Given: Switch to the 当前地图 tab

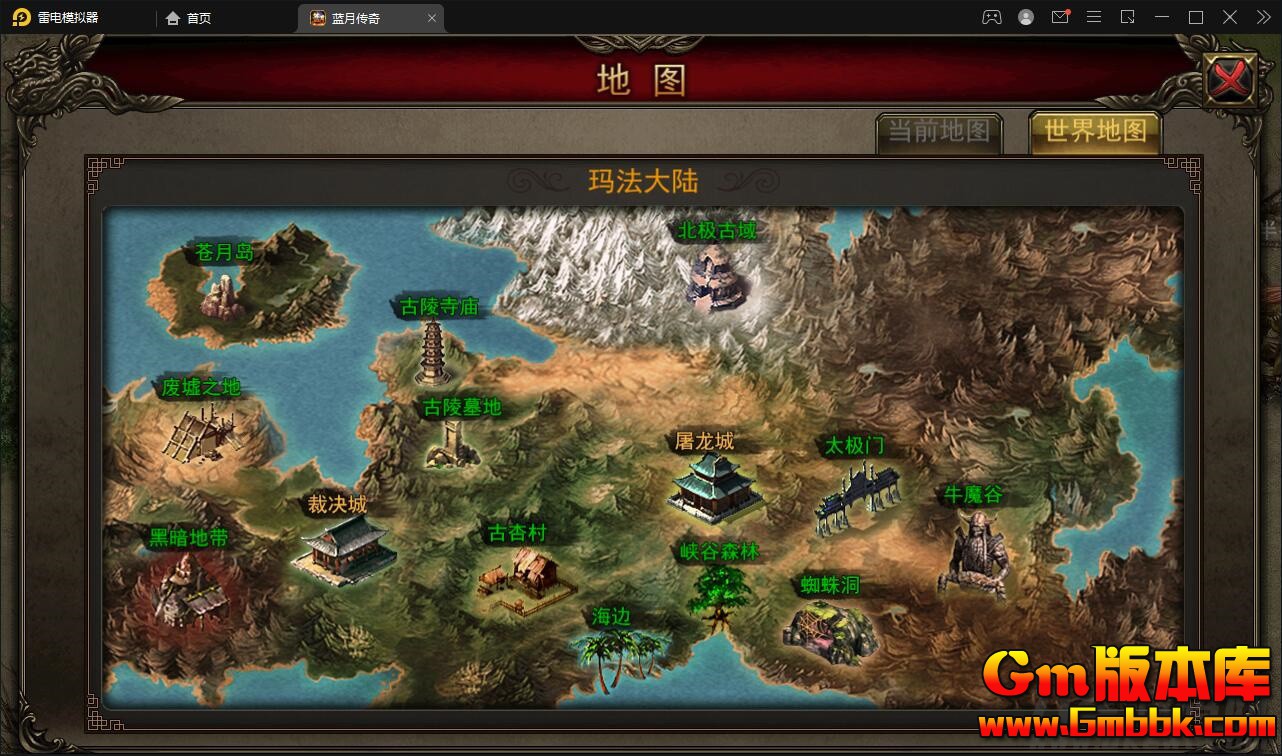Looking at the screenshot, I should 939,132.
